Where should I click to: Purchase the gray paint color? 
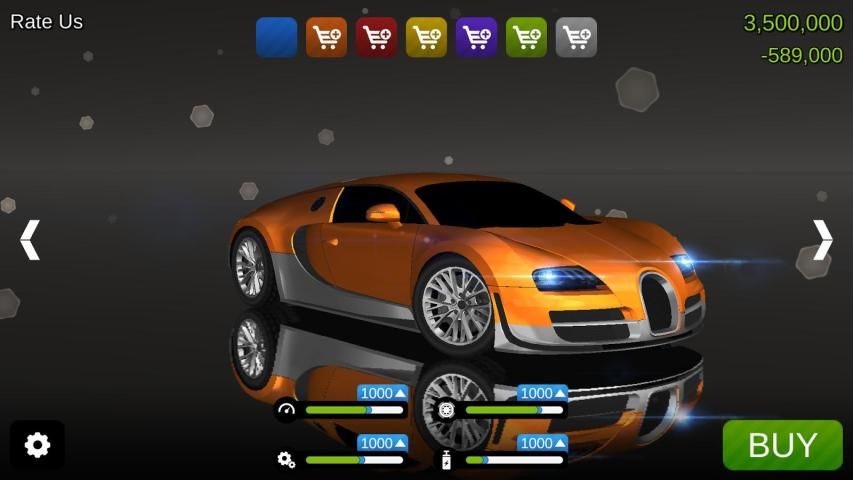point(576,37)
